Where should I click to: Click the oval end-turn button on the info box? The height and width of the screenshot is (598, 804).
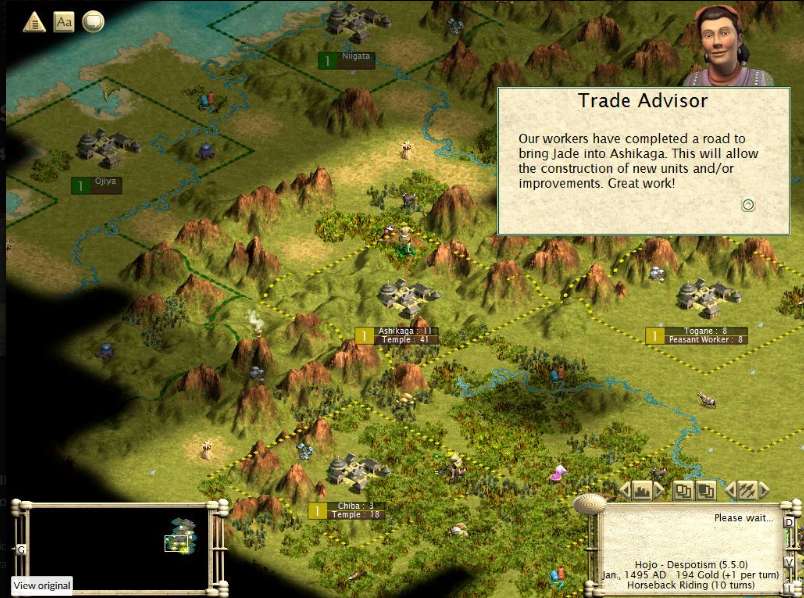[x=592, y=504]
